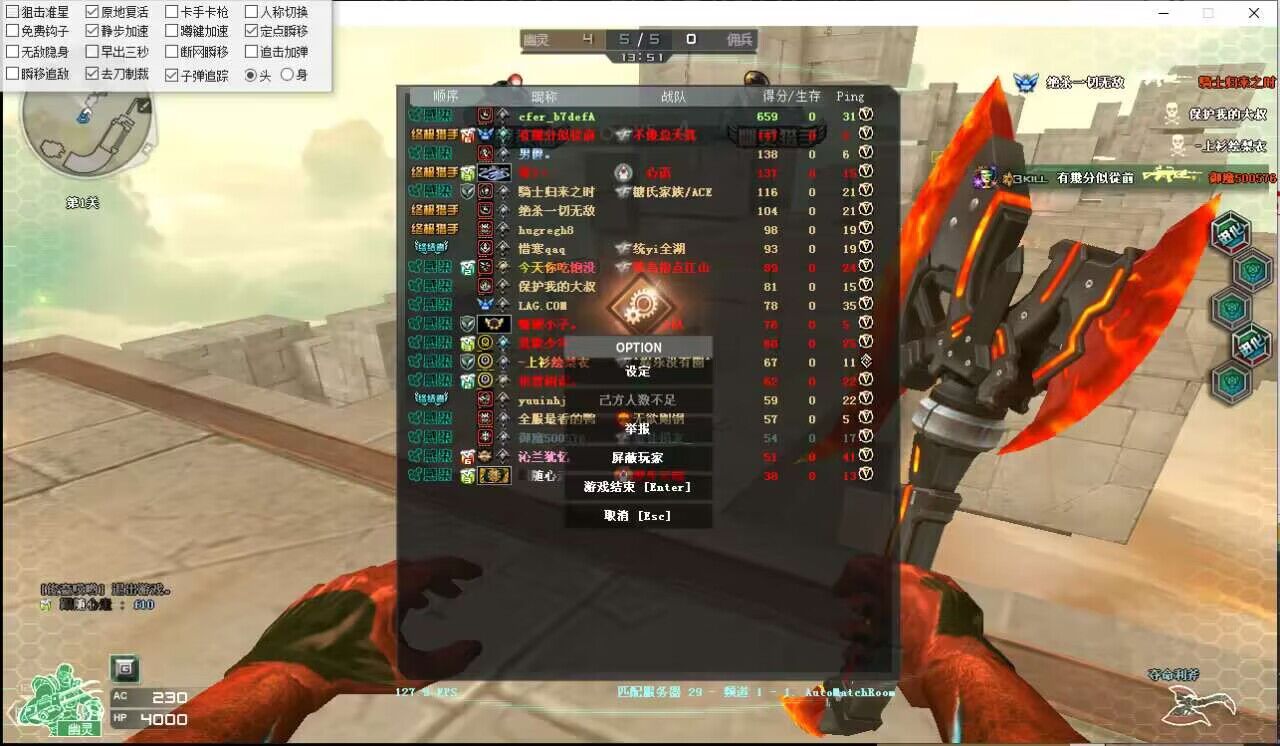Click the 取消 [Esc] button
The image size is (1280, 746).
click(637, 516)
